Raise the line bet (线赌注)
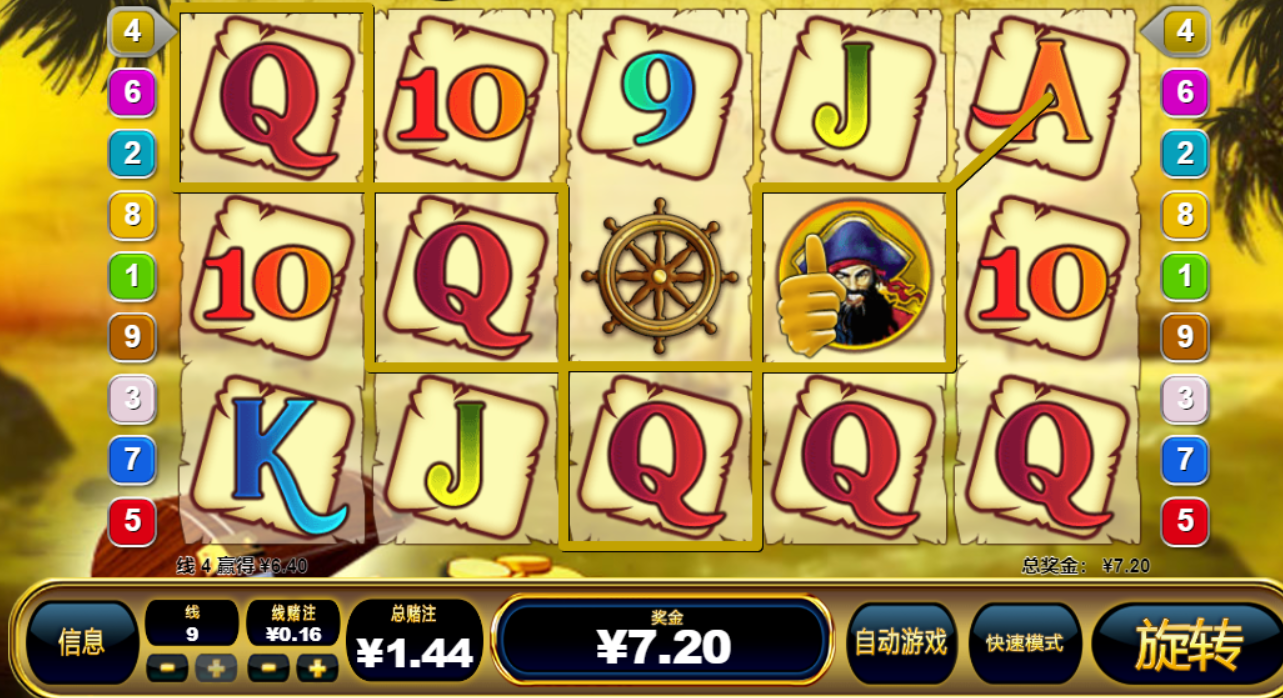 coord(317,667)
